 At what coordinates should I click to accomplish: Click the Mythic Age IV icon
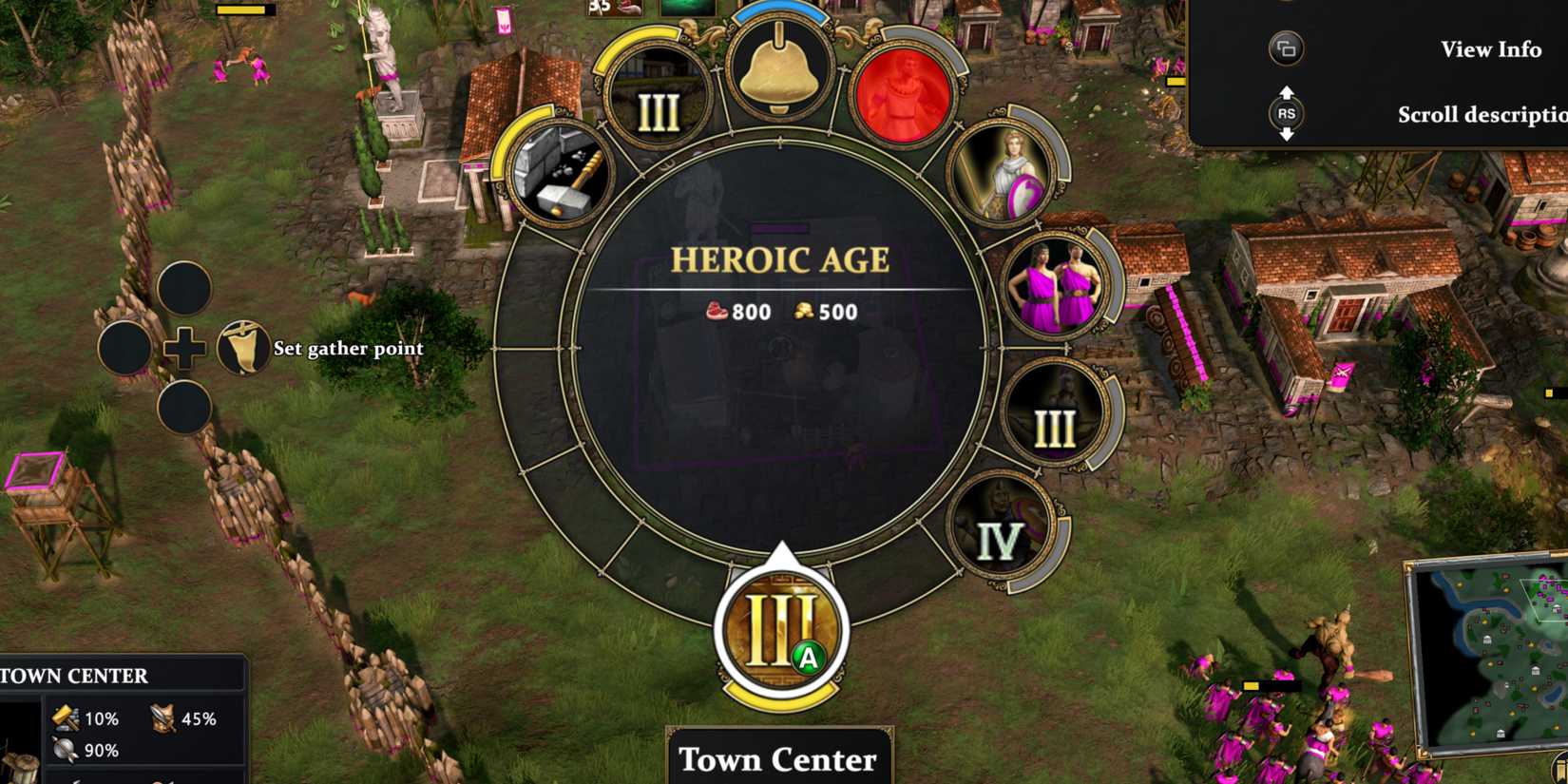pyautogui.click(x=1003, y=523)
